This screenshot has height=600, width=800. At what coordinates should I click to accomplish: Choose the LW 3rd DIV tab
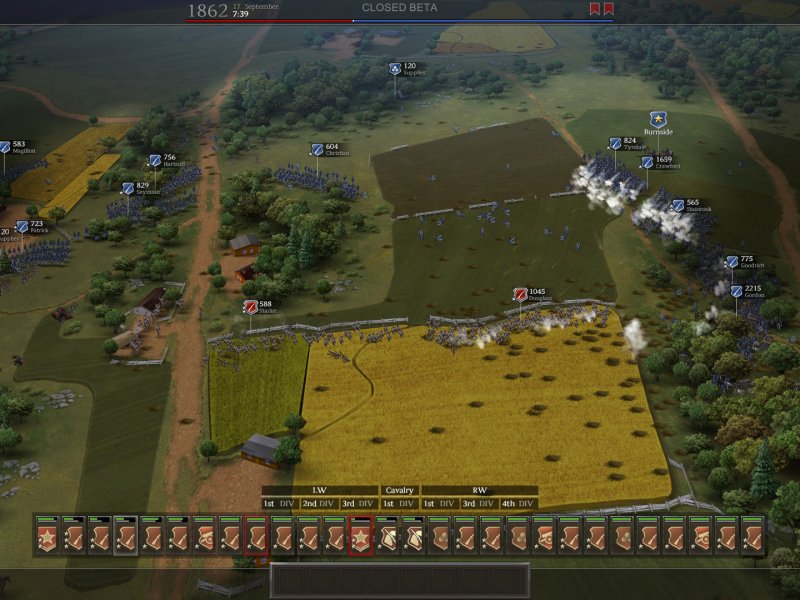tap(358, 504)
